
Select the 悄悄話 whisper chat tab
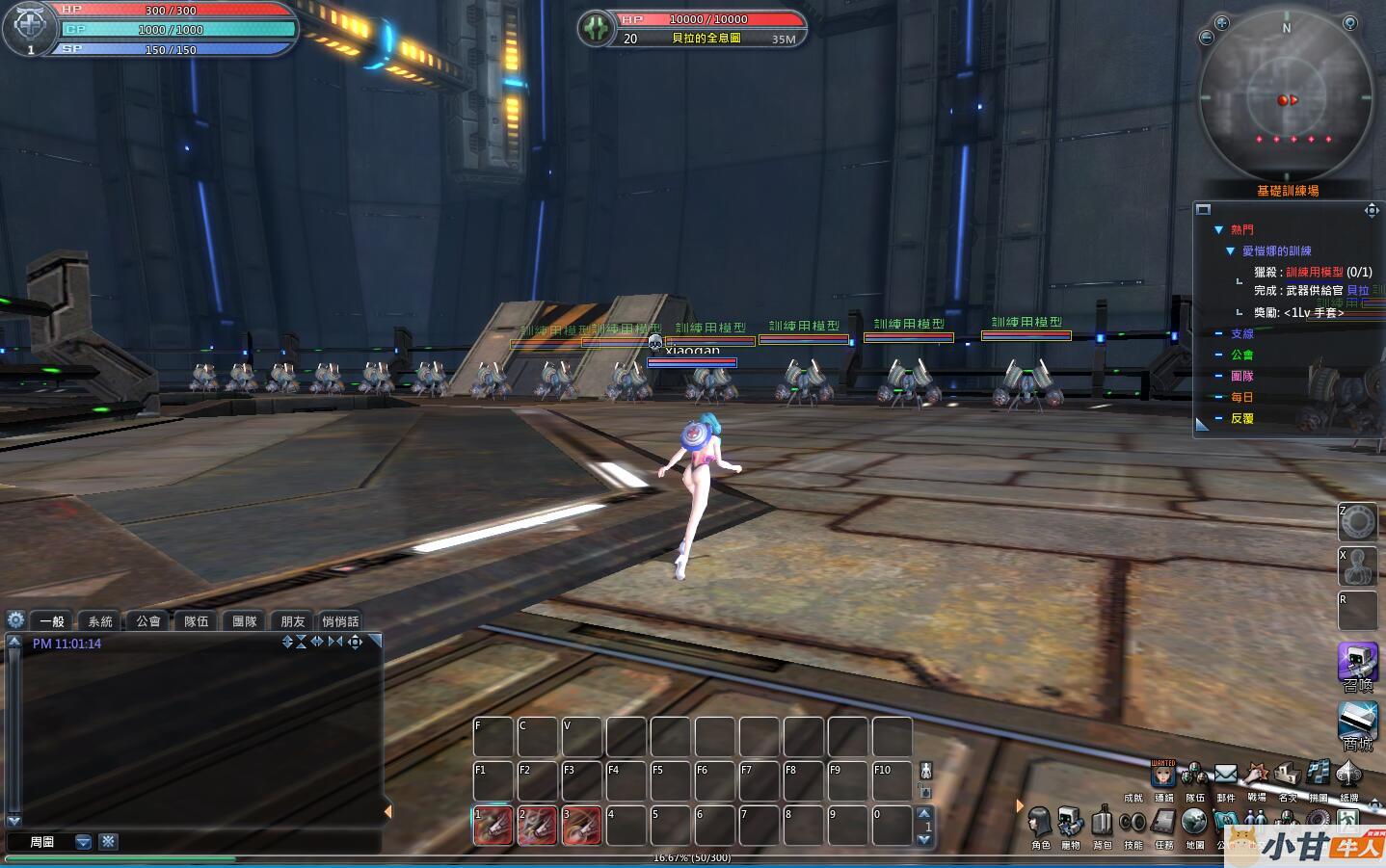pos(340,621)
